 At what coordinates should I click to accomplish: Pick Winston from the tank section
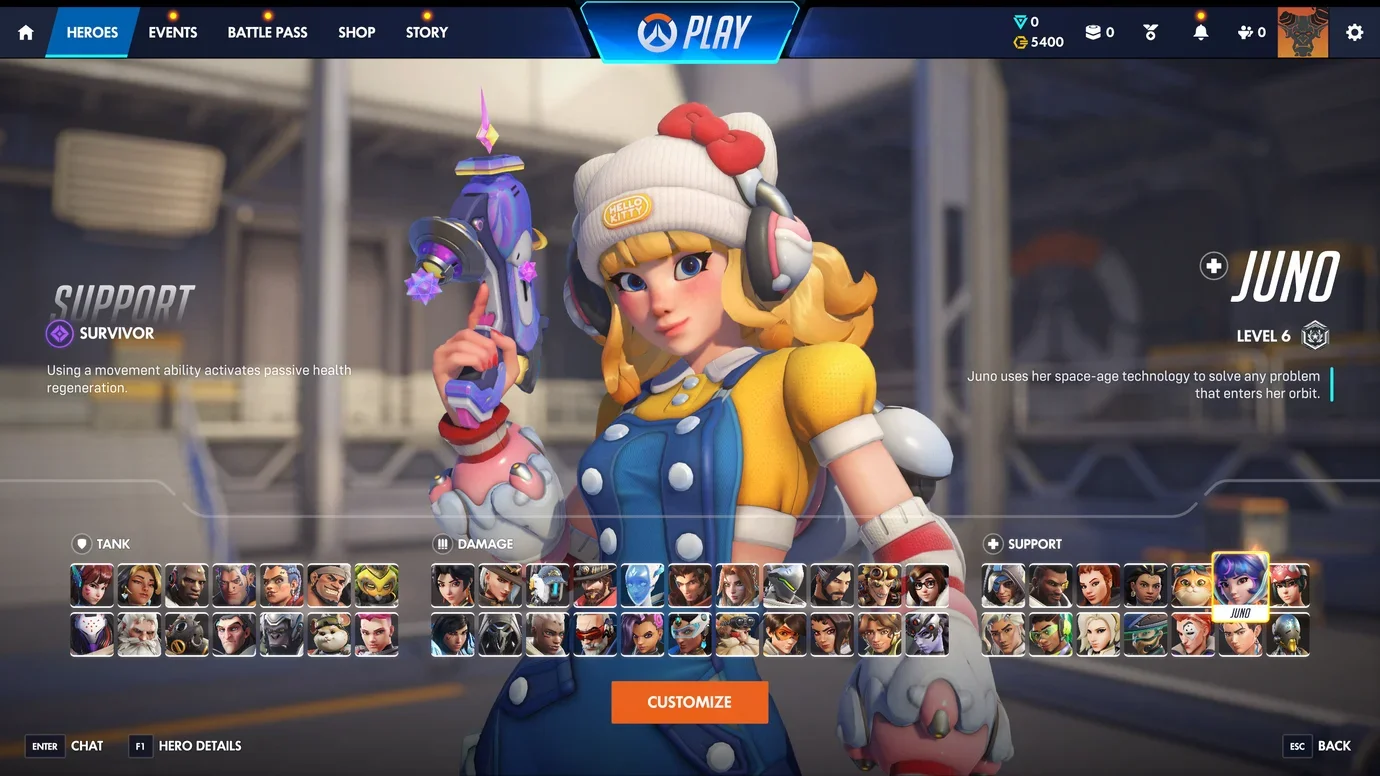click(x=282, y=635)
